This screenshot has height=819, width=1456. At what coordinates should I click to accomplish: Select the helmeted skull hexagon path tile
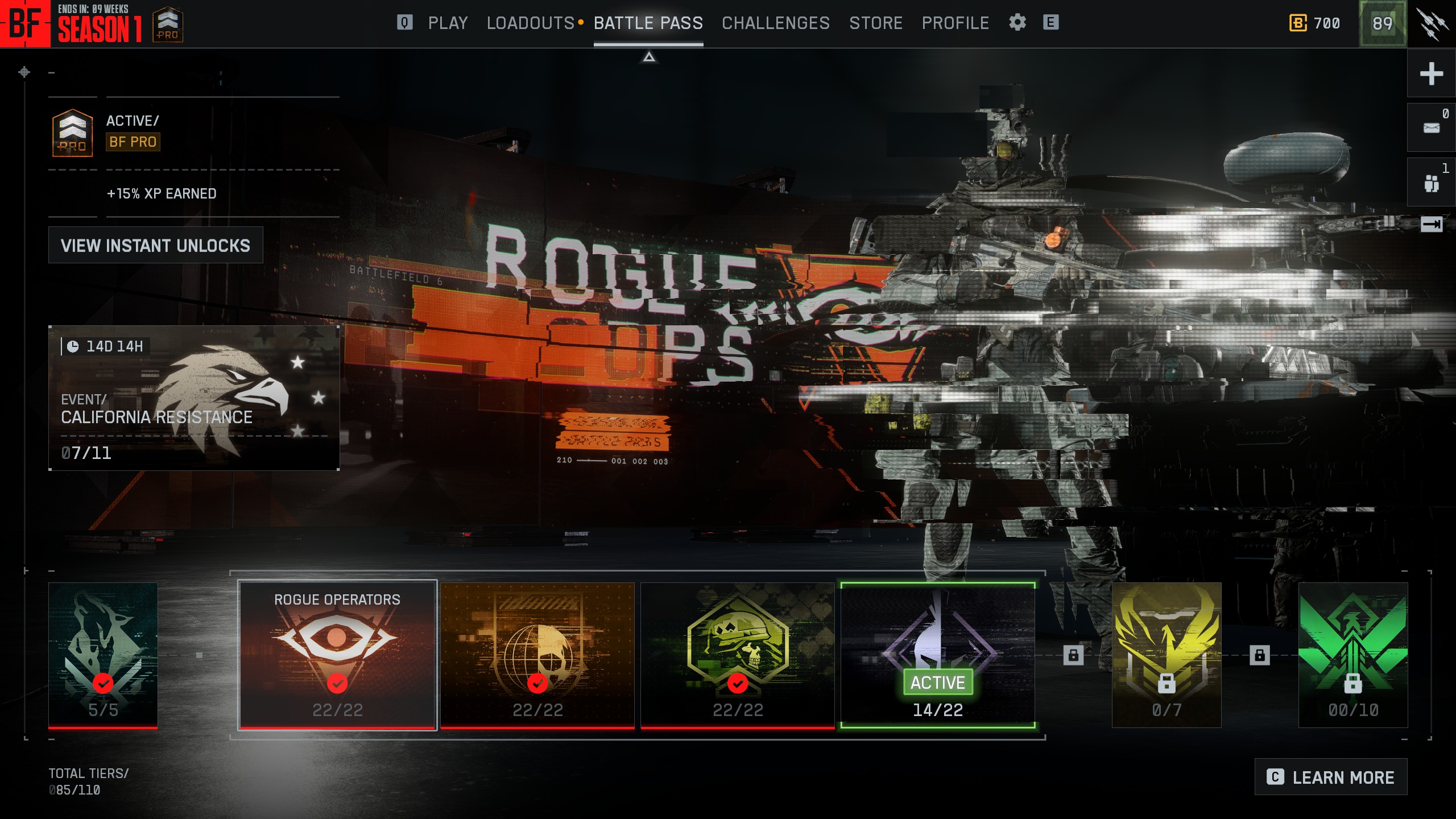pyautogui.click(x=737, y=655)
